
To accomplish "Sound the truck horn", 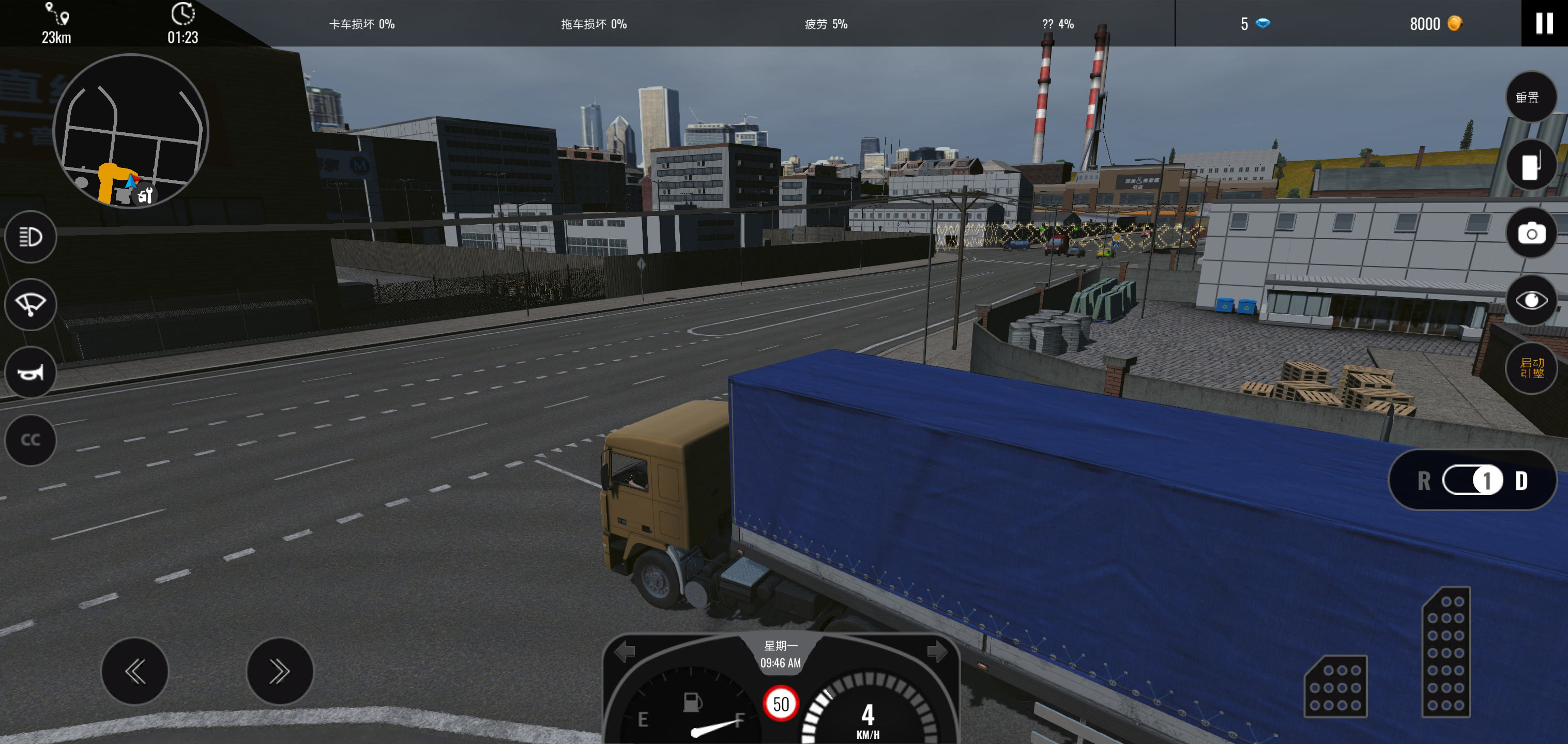I will pos(31,373).
